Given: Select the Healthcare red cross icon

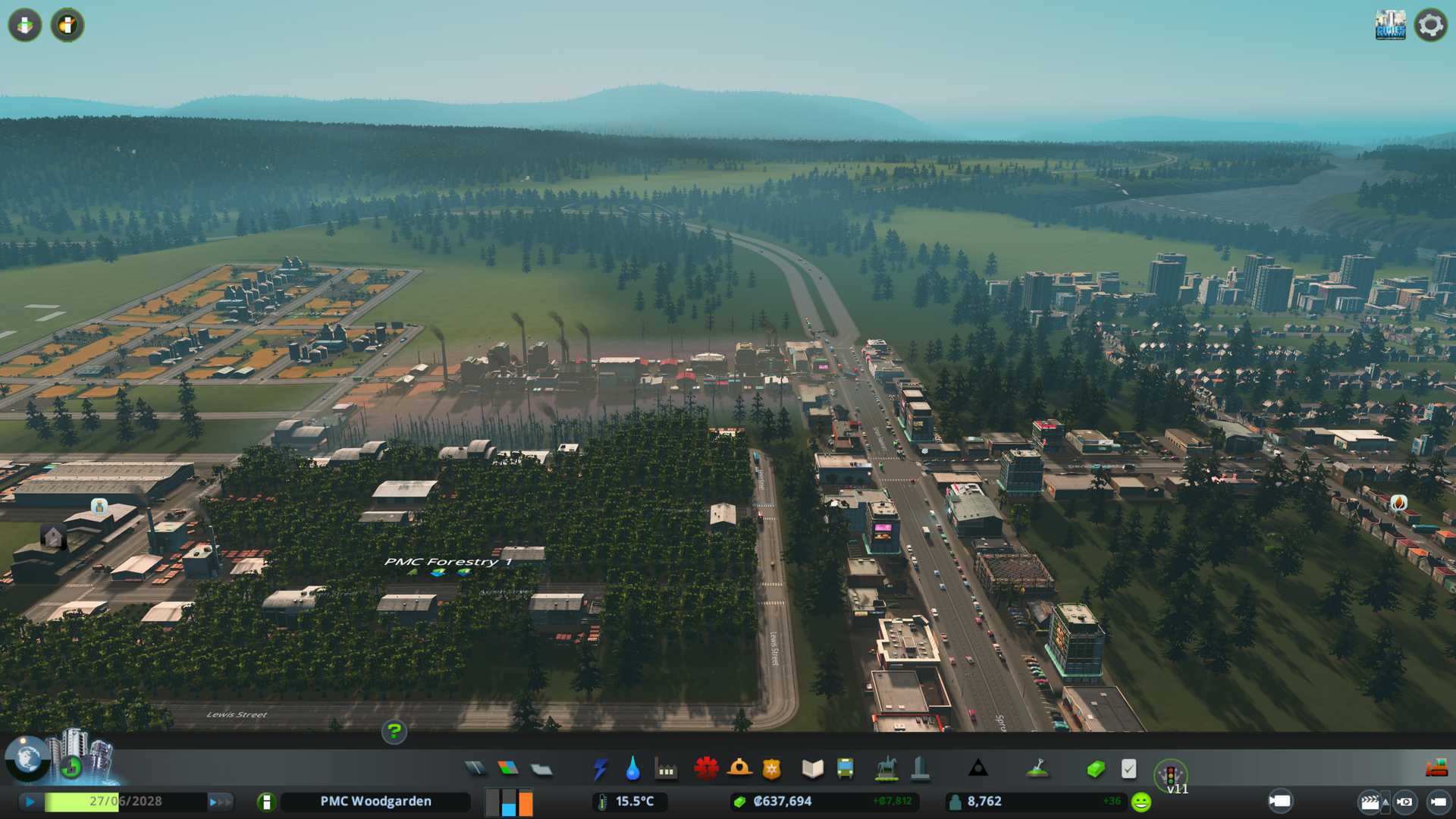Looking at the screenshot, I should (706, 769).
